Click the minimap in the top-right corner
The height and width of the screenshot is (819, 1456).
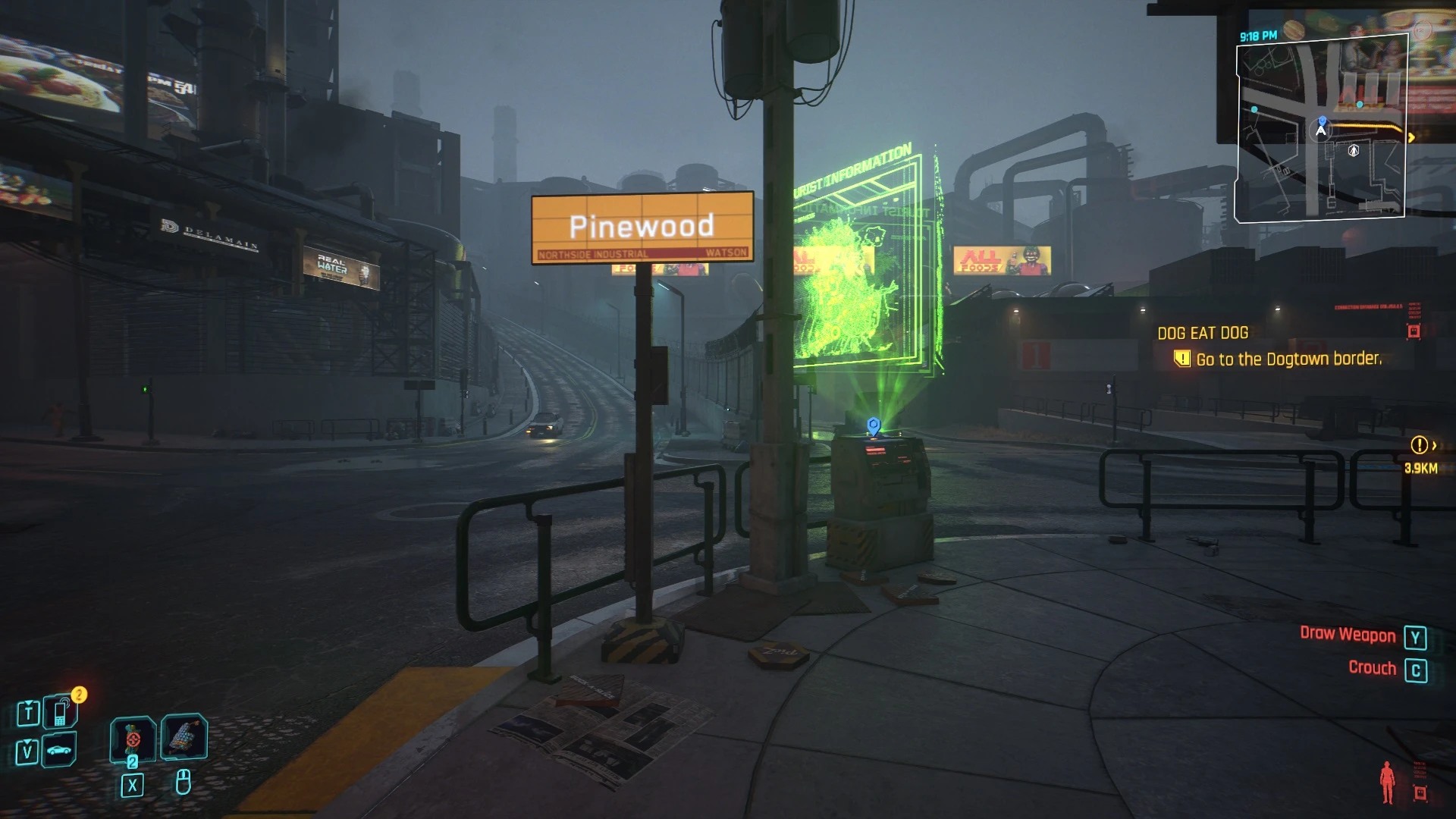[x=1321, y=129]
